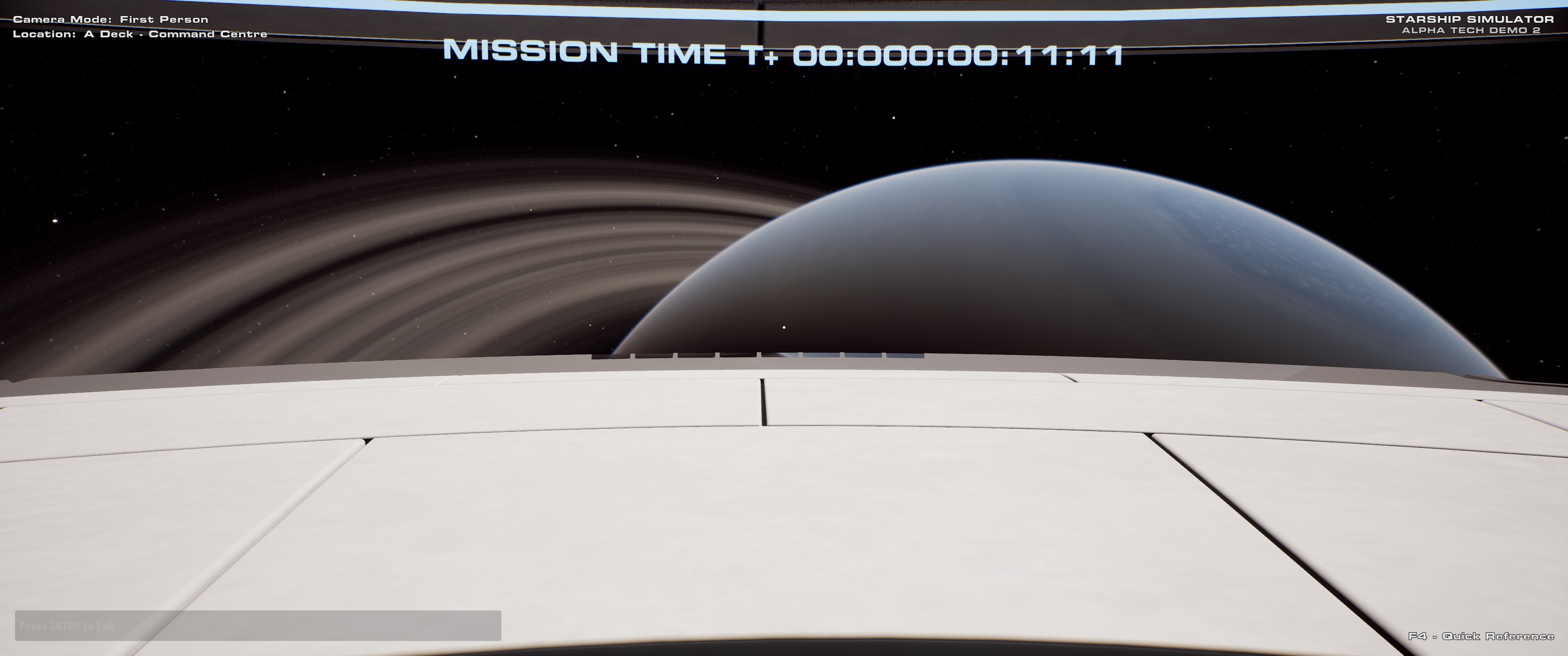Viewport: 1568px width, 656px height.
Task: Click the chat input box
Action: [x=258, y=625]
